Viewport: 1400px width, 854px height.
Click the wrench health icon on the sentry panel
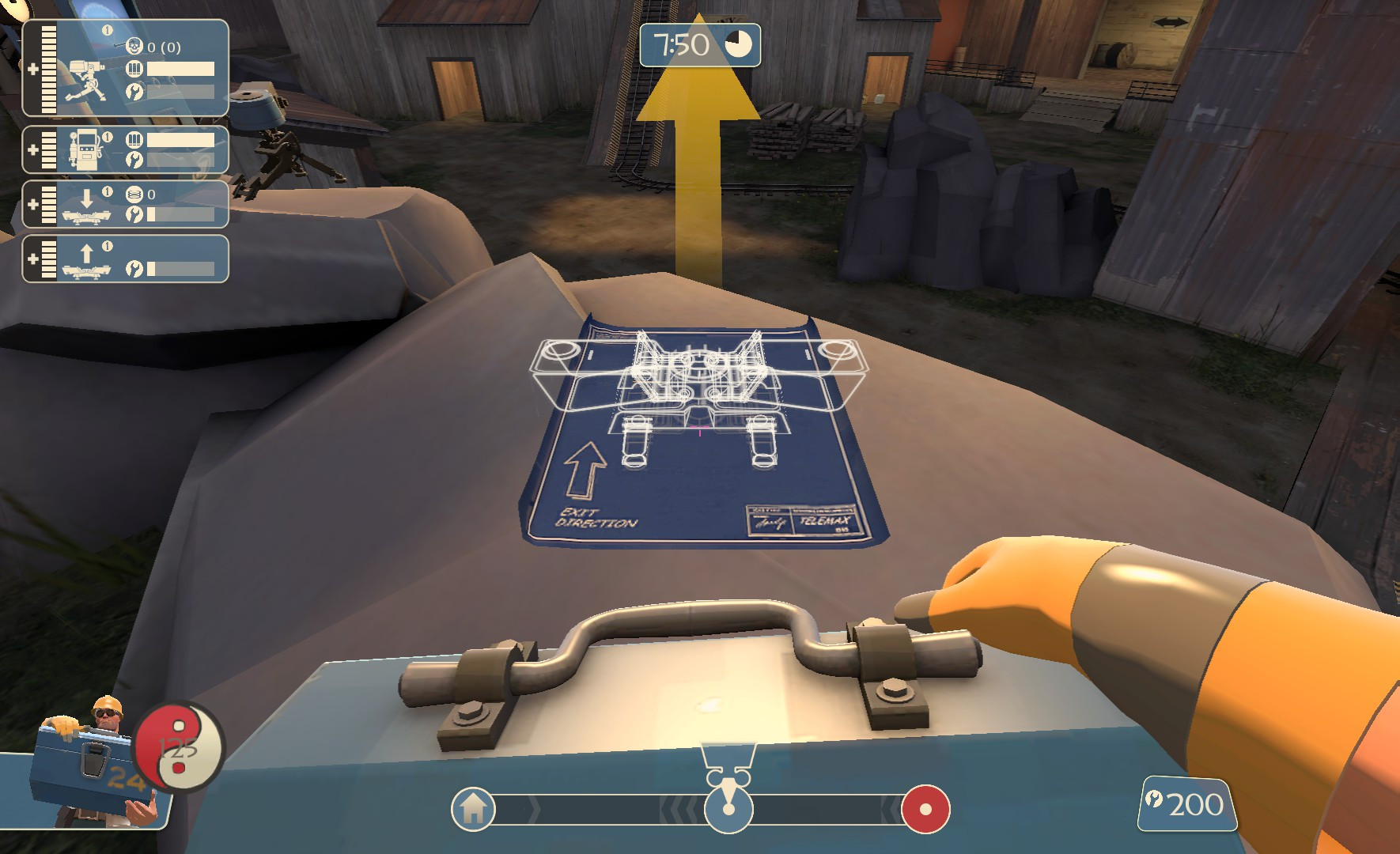(136, 92)
